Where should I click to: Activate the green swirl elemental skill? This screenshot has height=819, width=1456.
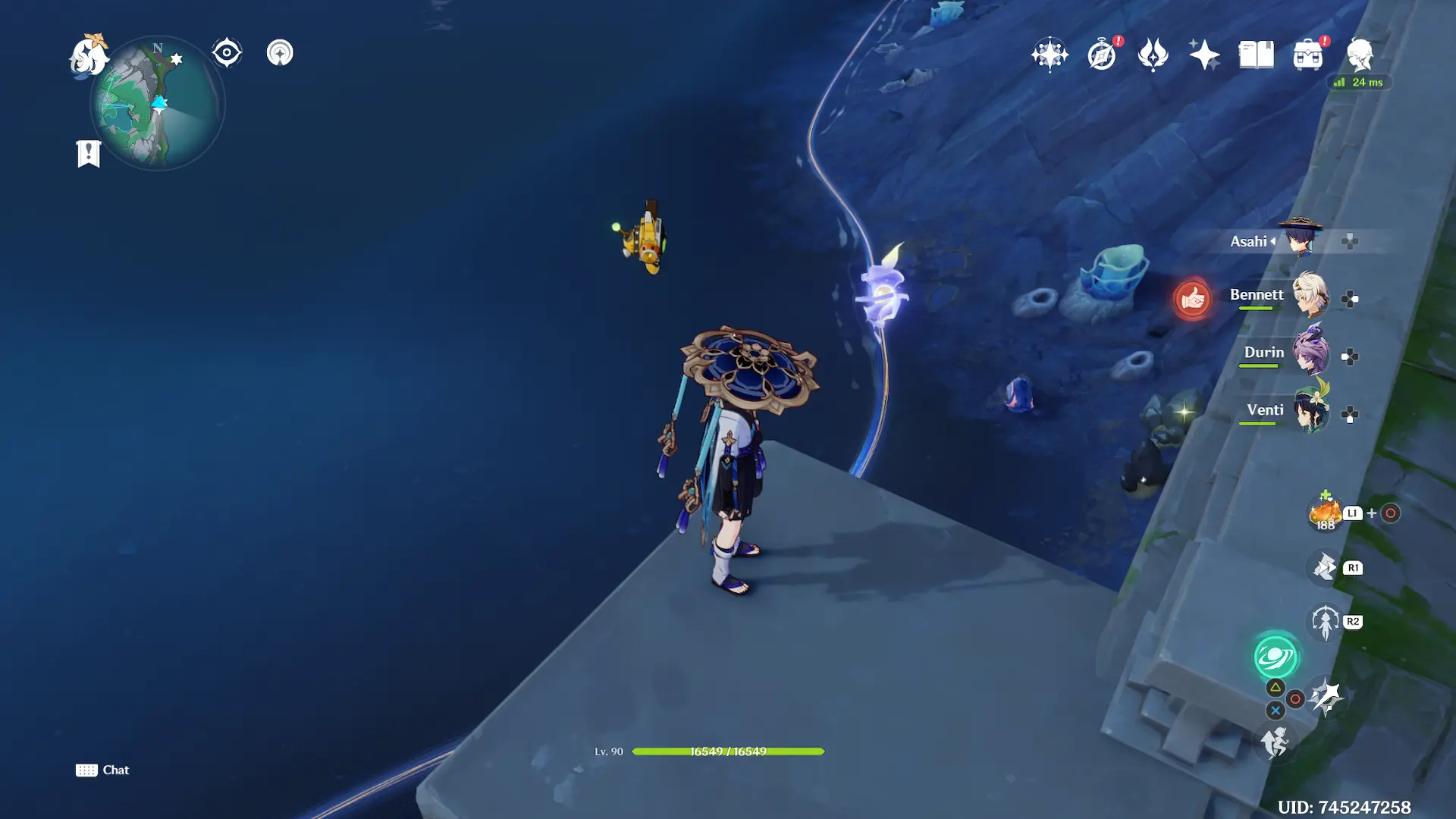tap(1276, 657)
